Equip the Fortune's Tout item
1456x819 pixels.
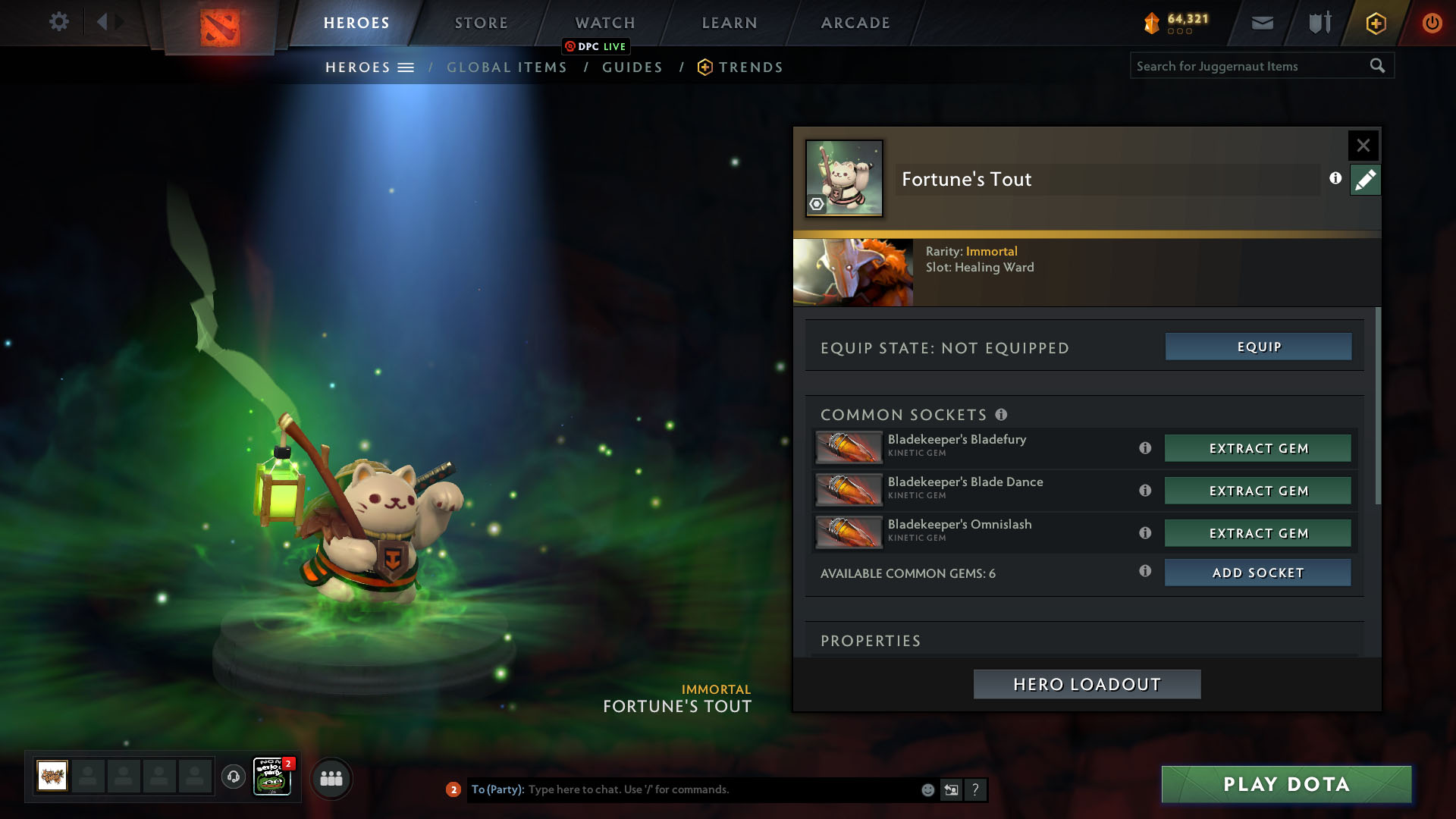(1258, 347)
